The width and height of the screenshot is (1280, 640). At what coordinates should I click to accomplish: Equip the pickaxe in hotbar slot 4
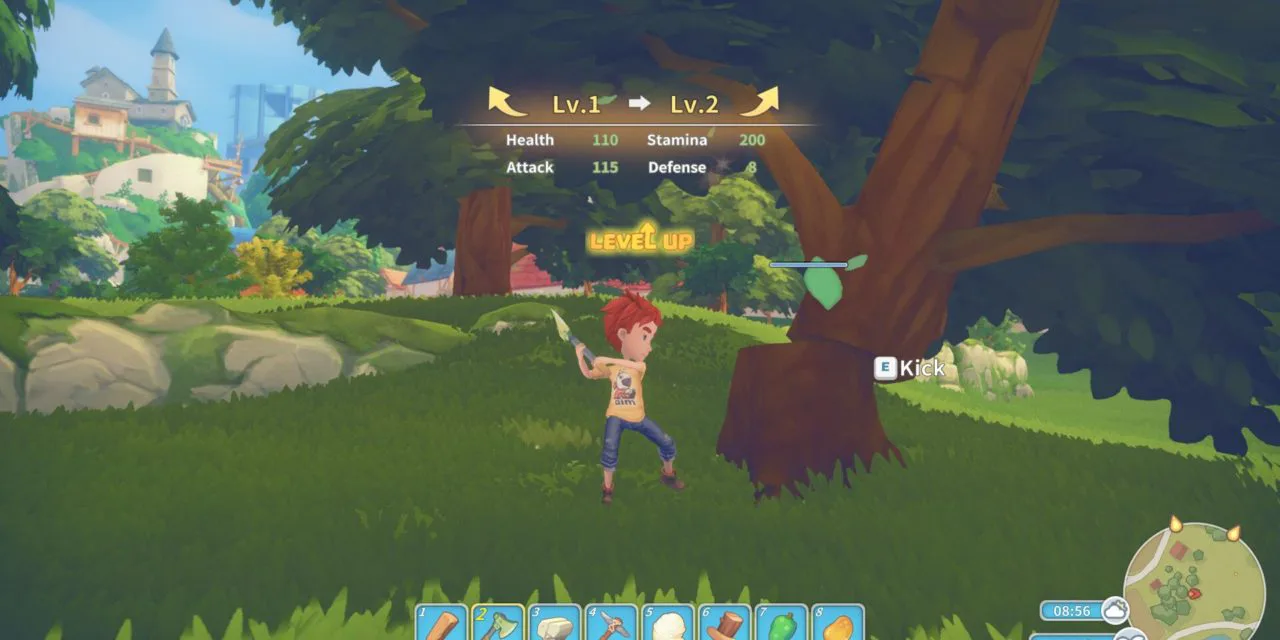tap(612, 624)
